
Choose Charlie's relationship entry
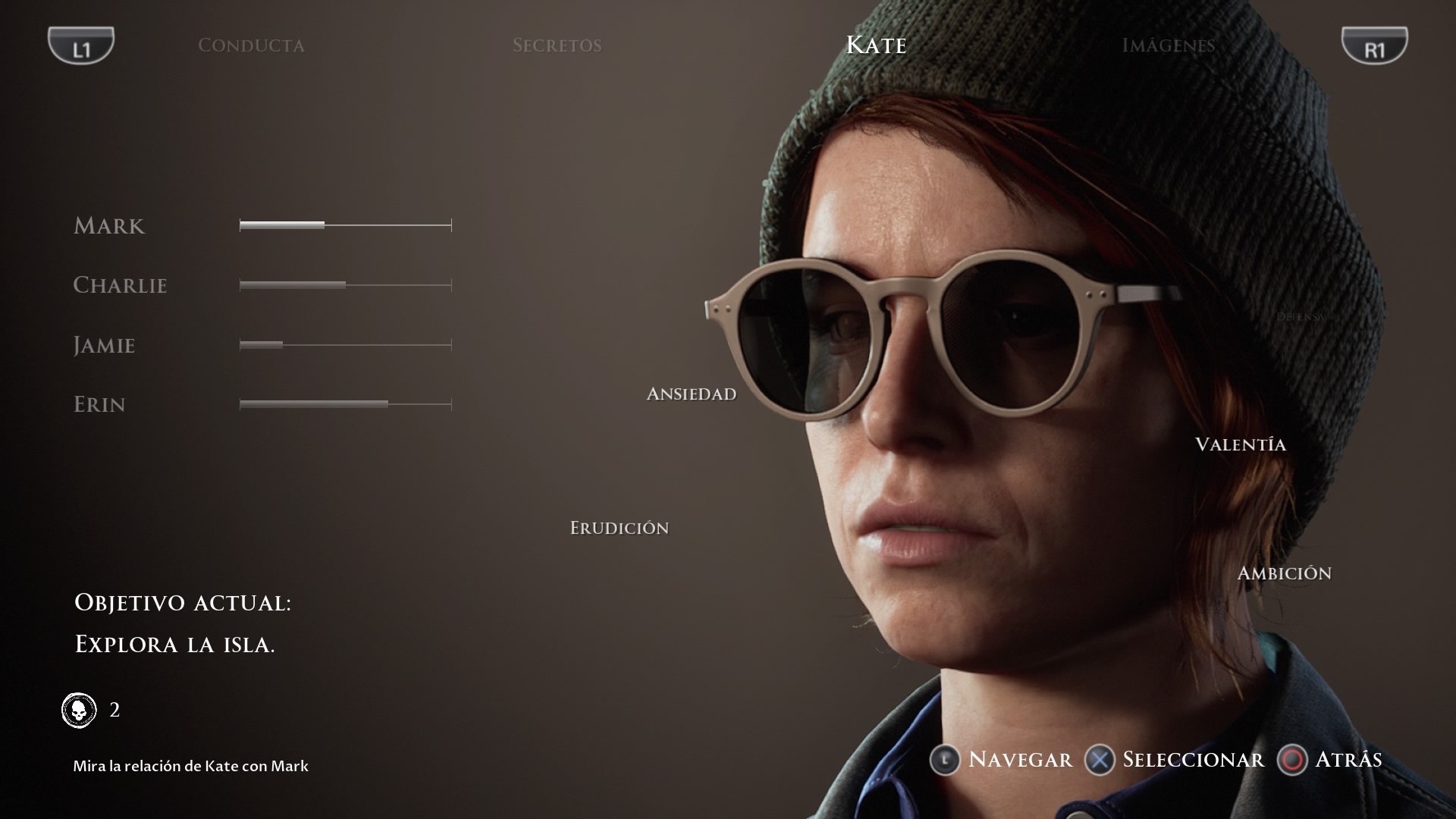click(120, 285)
